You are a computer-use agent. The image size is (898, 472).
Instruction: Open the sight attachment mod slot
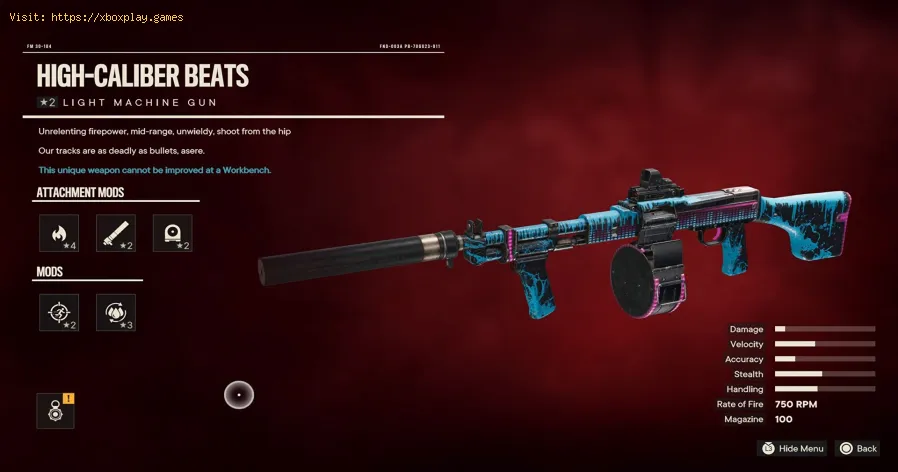pos(172,233)
